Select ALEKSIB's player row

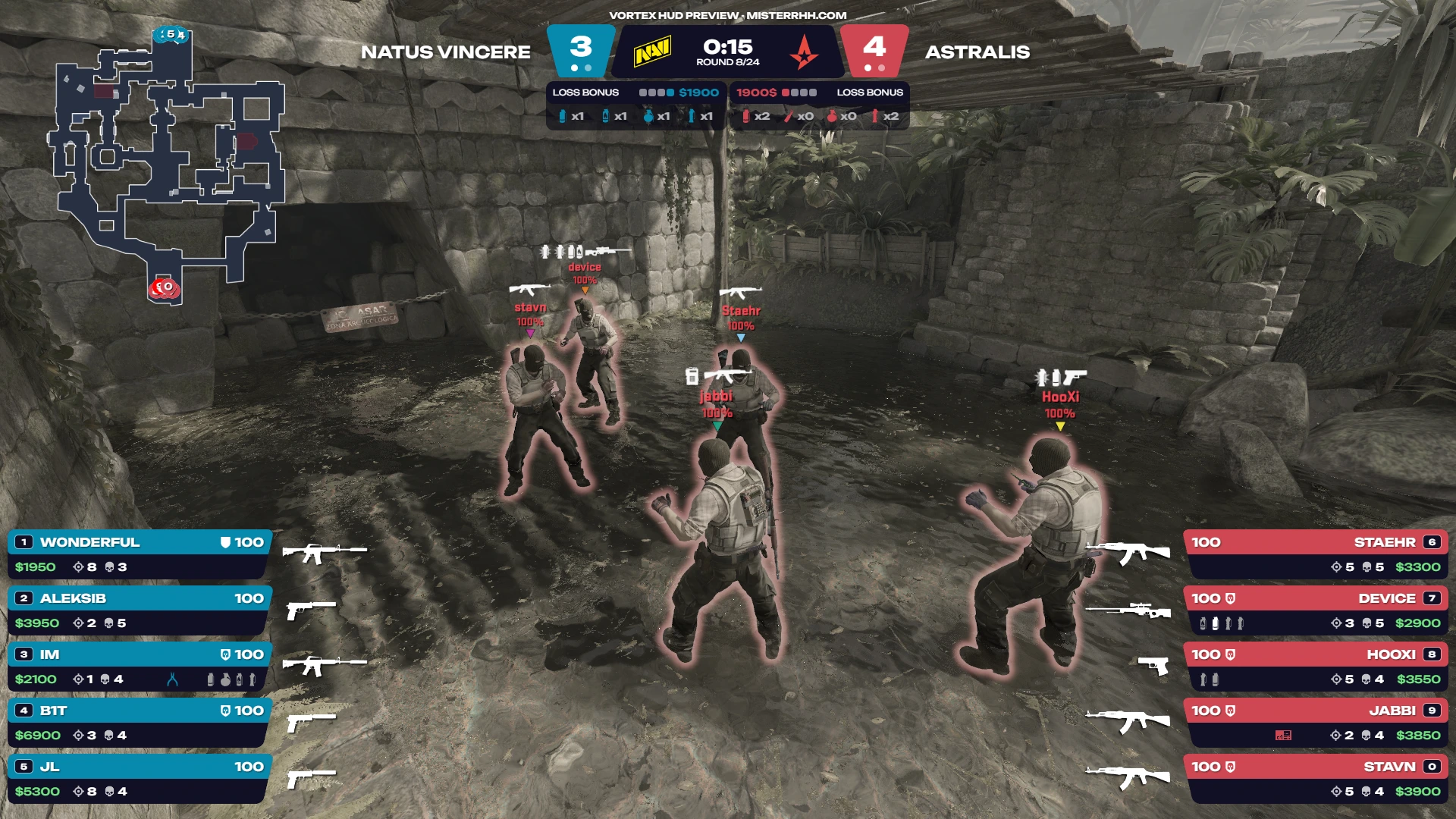pos(139,610)
